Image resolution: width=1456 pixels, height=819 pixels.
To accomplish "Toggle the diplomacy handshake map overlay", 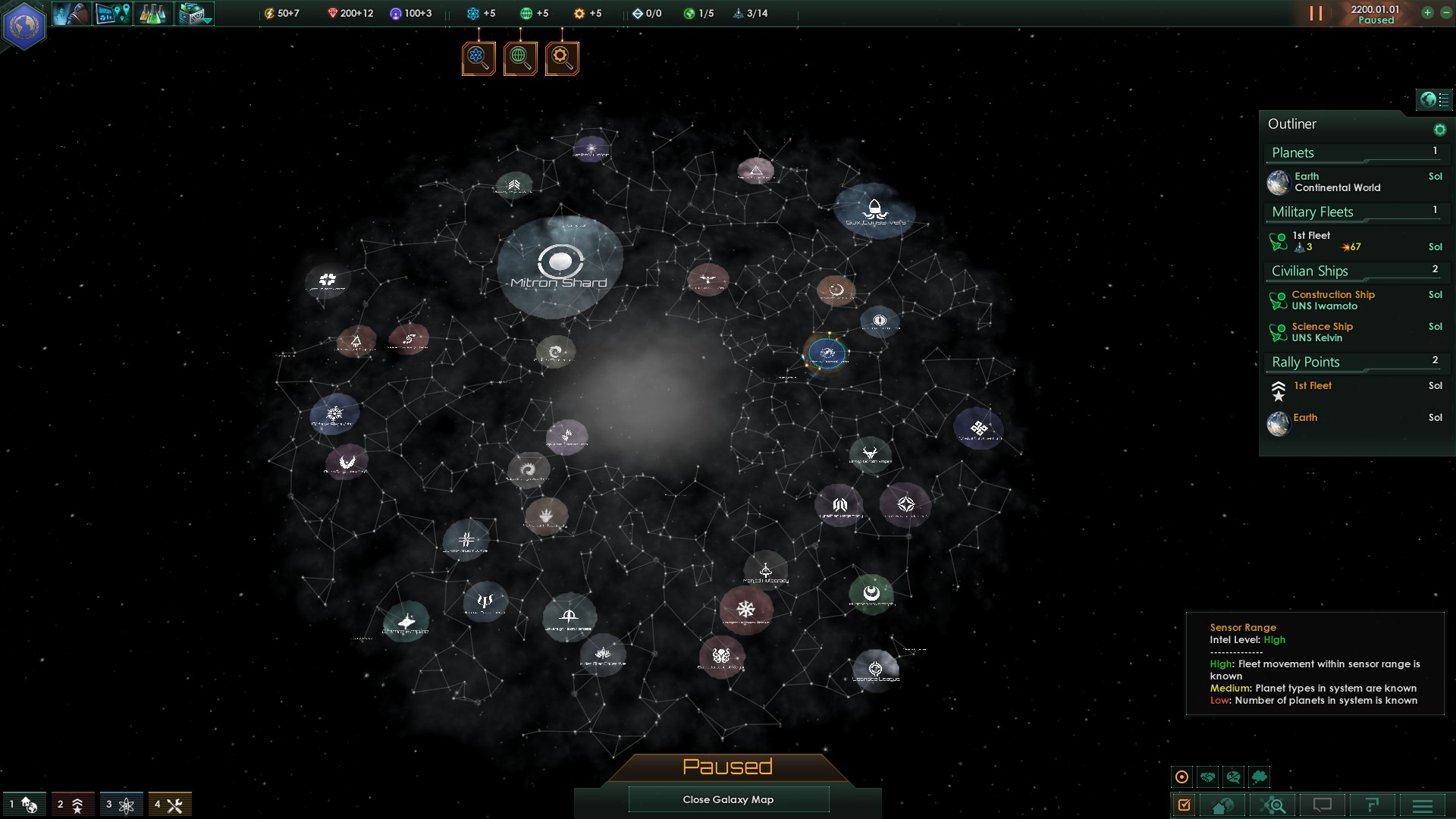I will 1207,776.
